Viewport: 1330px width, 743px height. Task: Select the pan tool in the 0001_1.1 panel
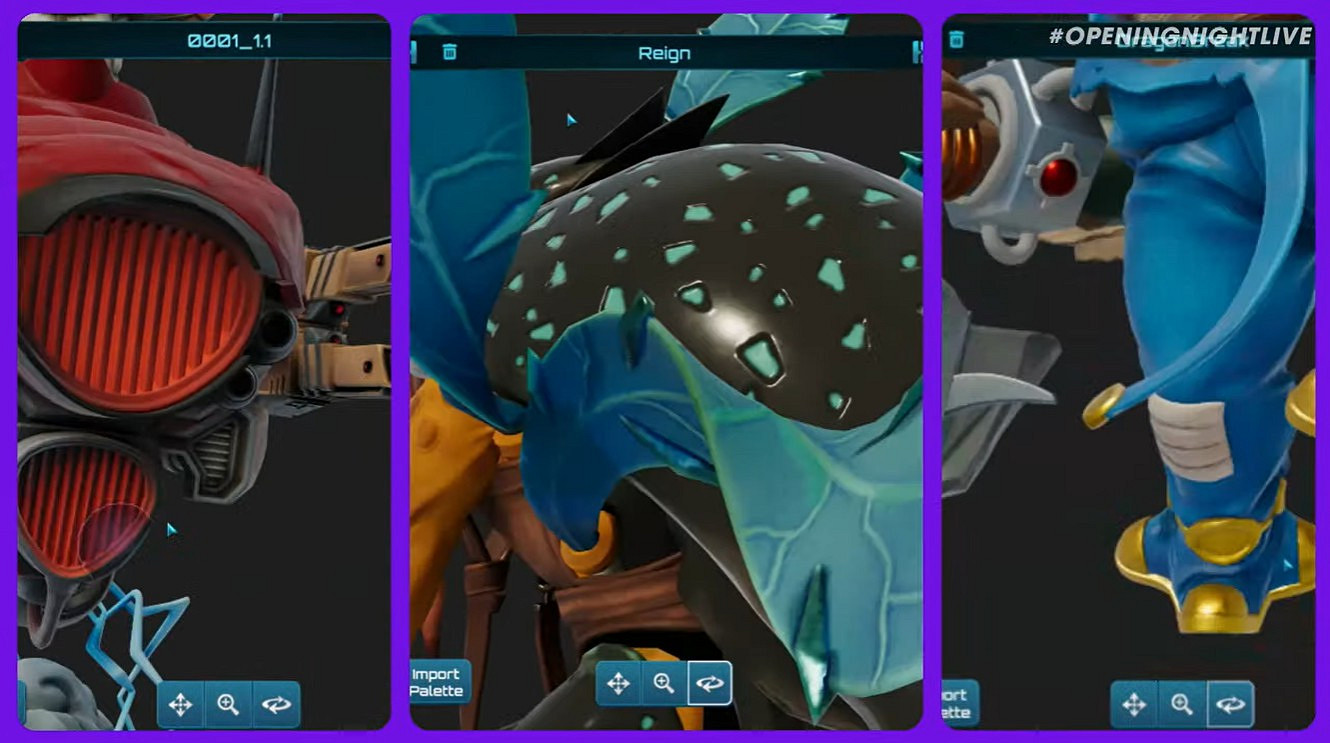coord(180,705)
